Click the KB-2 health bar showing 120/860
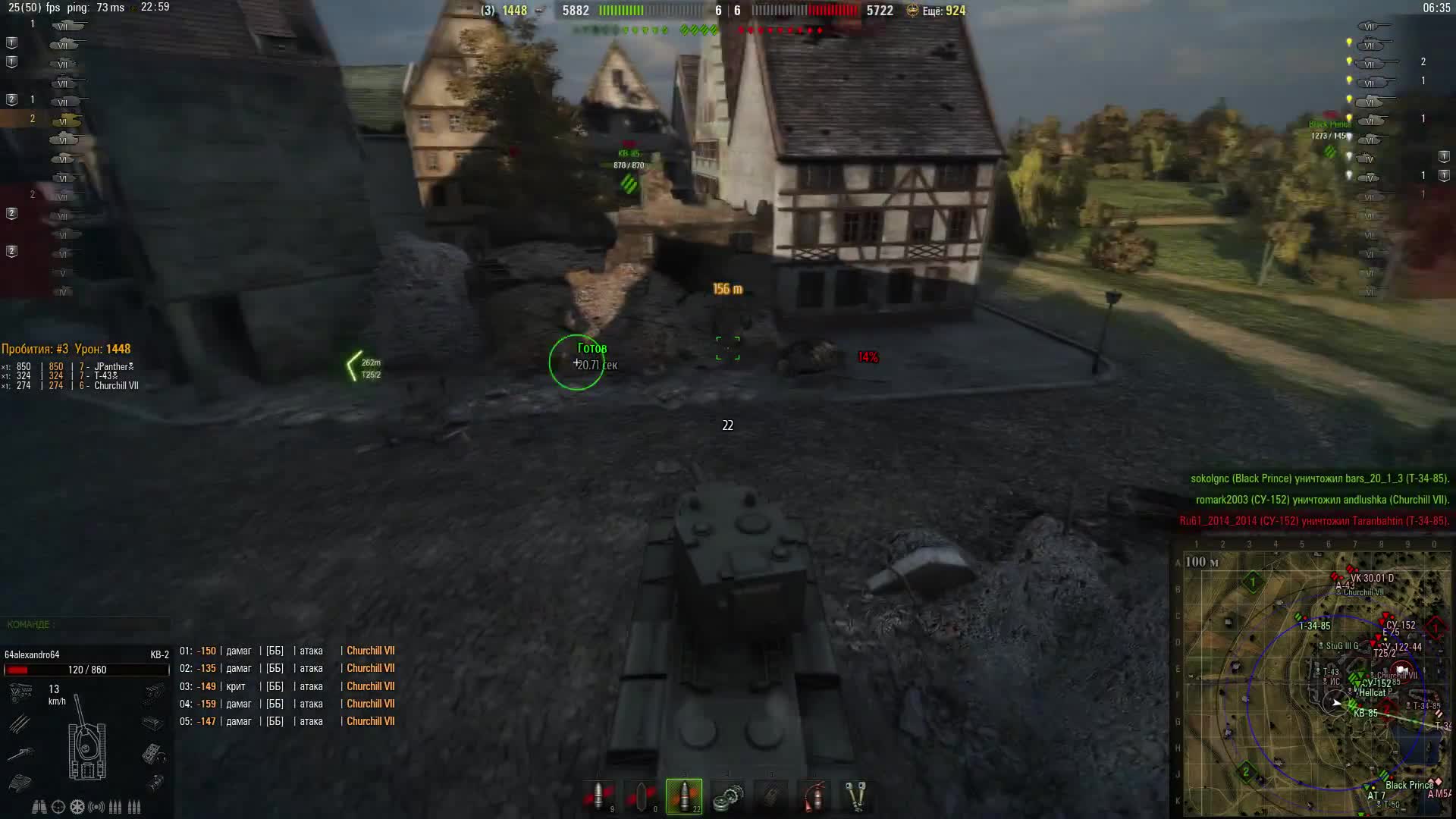 pyautogui.click(x=86, y=670)
